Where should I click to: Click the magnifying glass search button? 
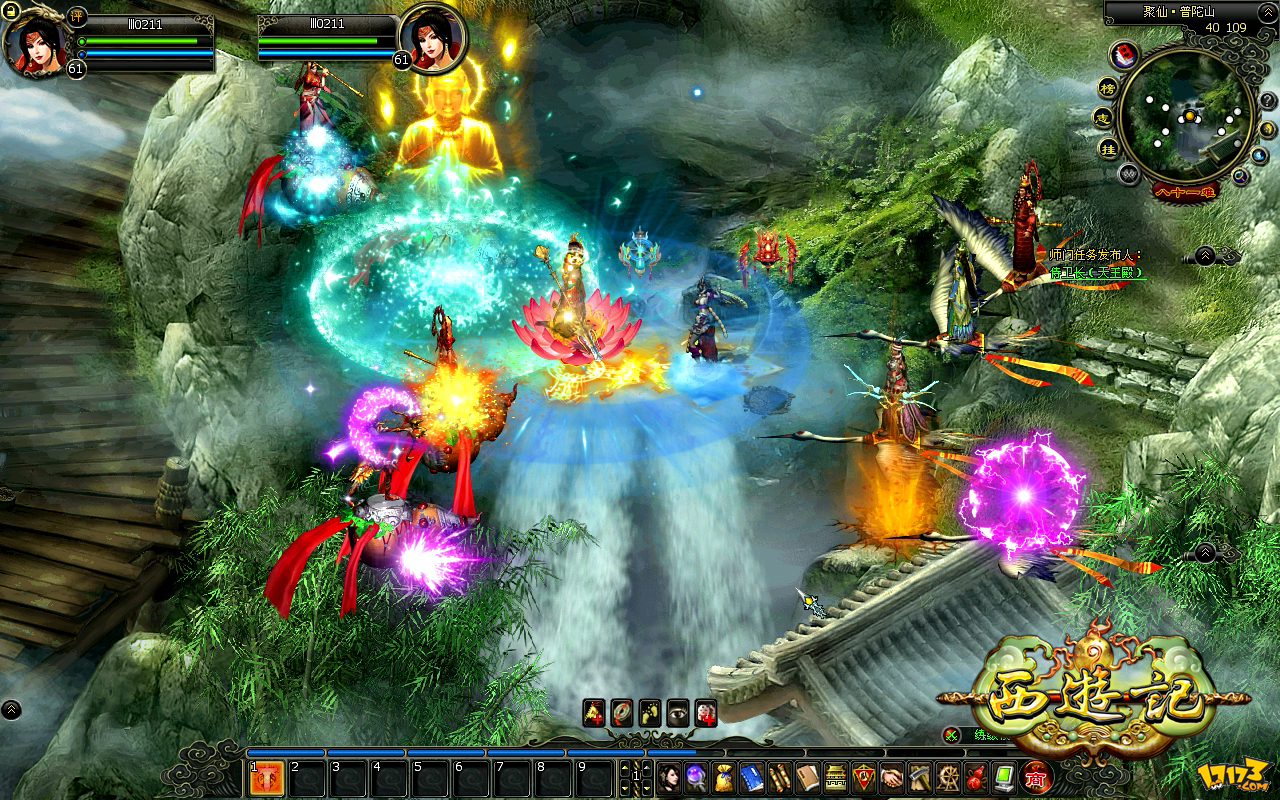(1240, 176)
